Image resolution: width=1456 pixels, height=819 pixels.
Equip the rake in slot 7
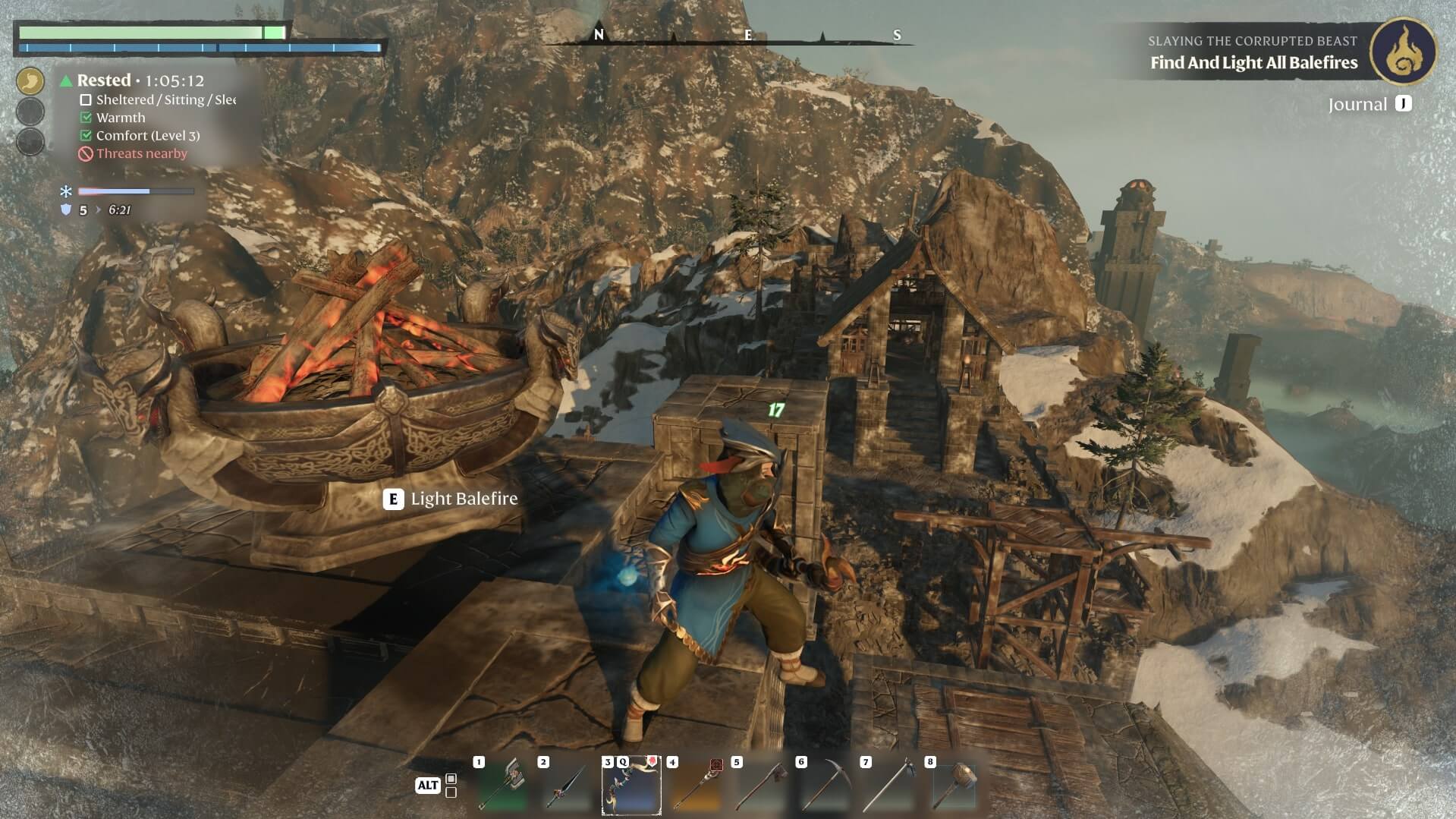click(x=889, y=786)
